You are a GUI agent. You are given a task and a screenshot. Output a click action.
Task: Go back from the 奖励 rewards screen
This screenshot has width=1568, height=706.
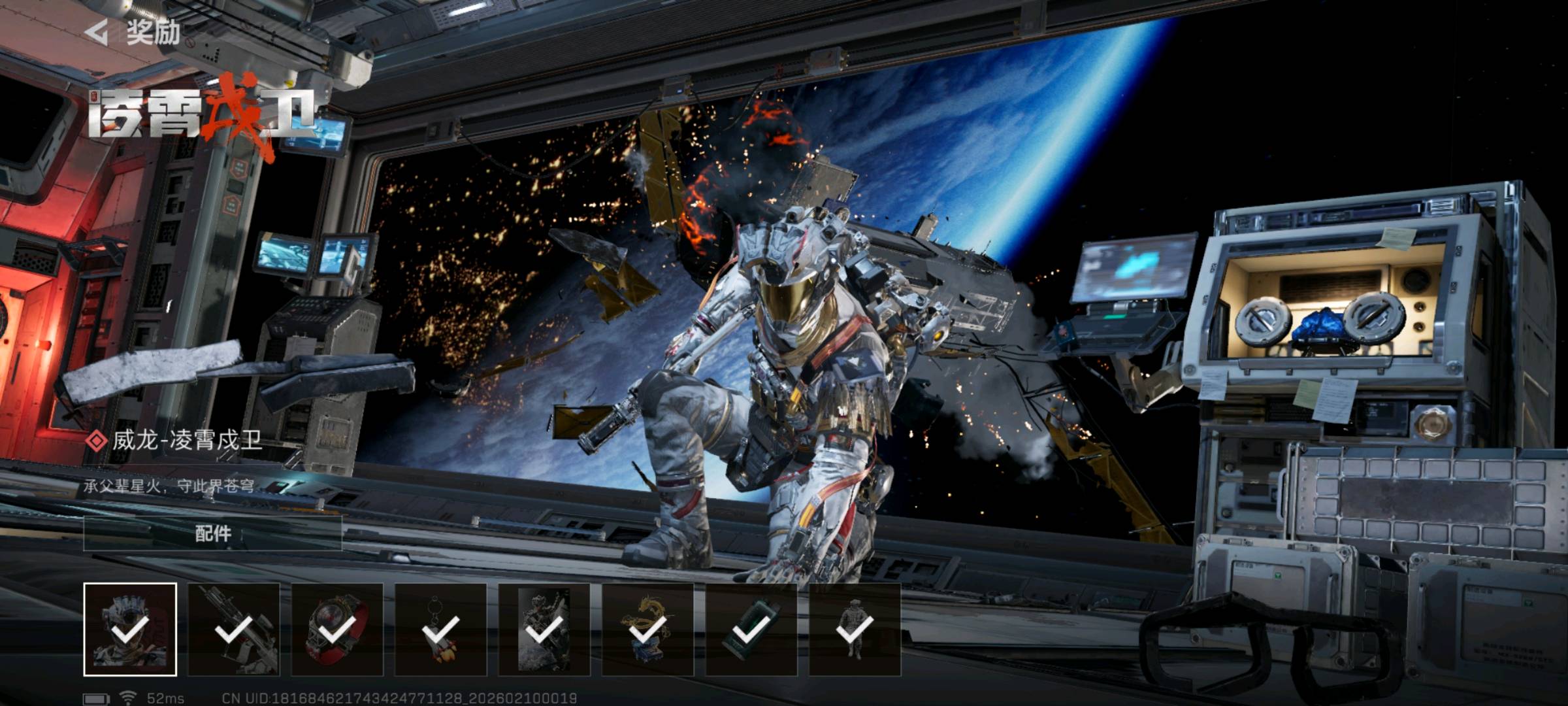tap(97, 32)
